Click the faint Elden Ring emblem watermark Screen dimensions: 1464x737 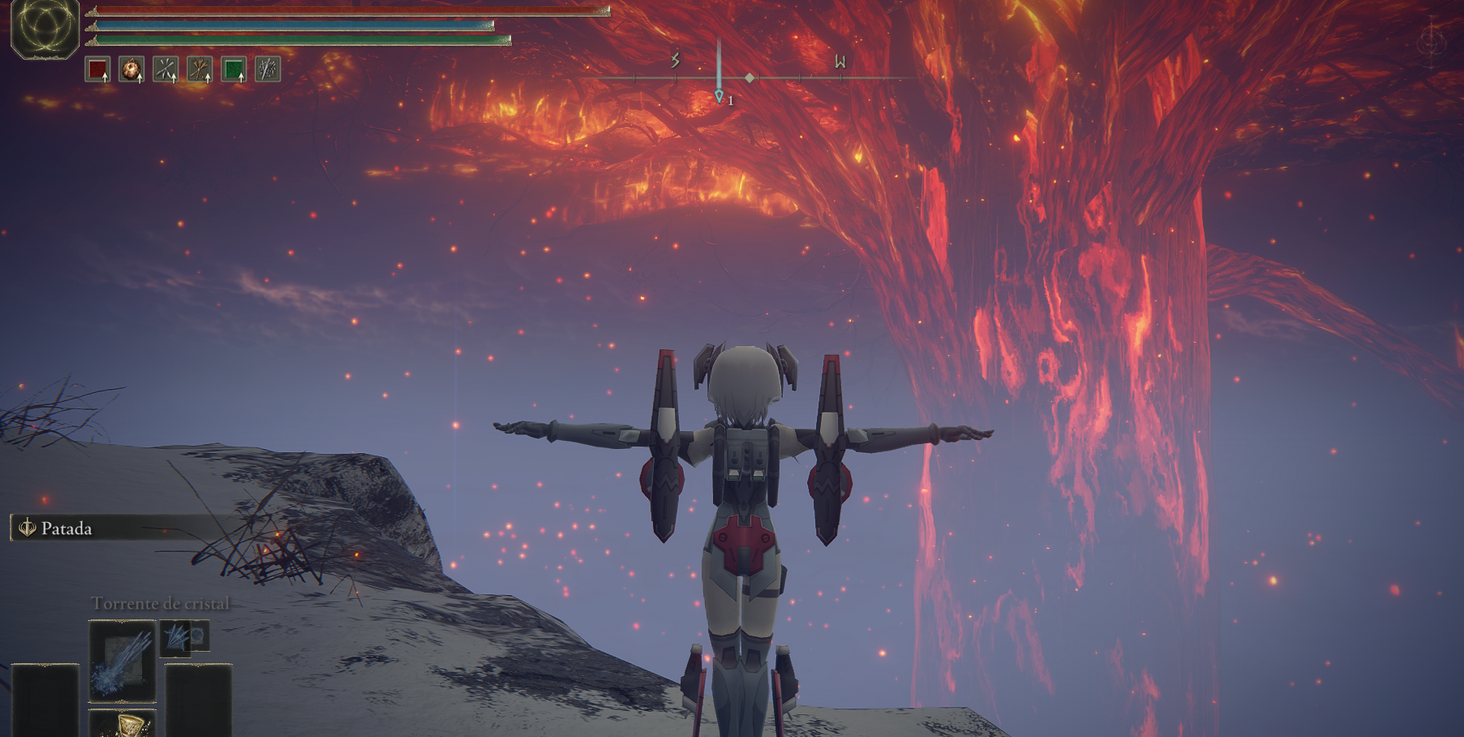(1431, 43)
